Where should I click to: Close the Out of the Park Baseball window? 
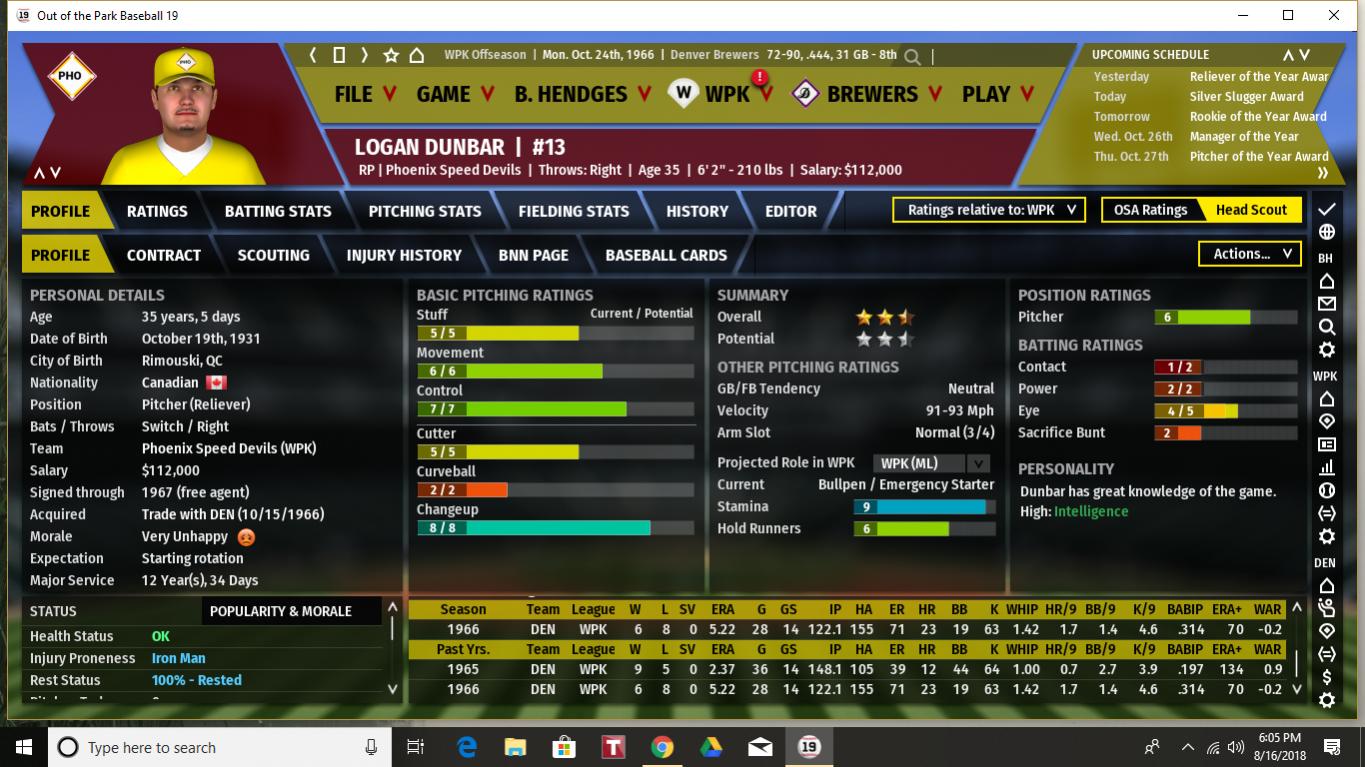coord(1334,15)
